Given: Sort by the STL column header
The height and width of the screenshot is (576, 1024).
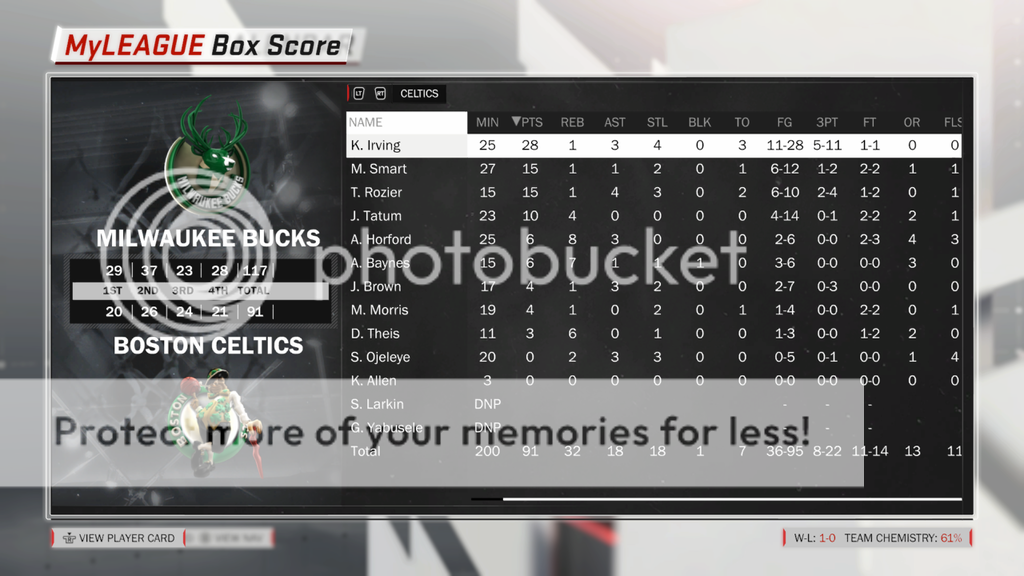Looking at the screenshot, I should click(657, 122).
